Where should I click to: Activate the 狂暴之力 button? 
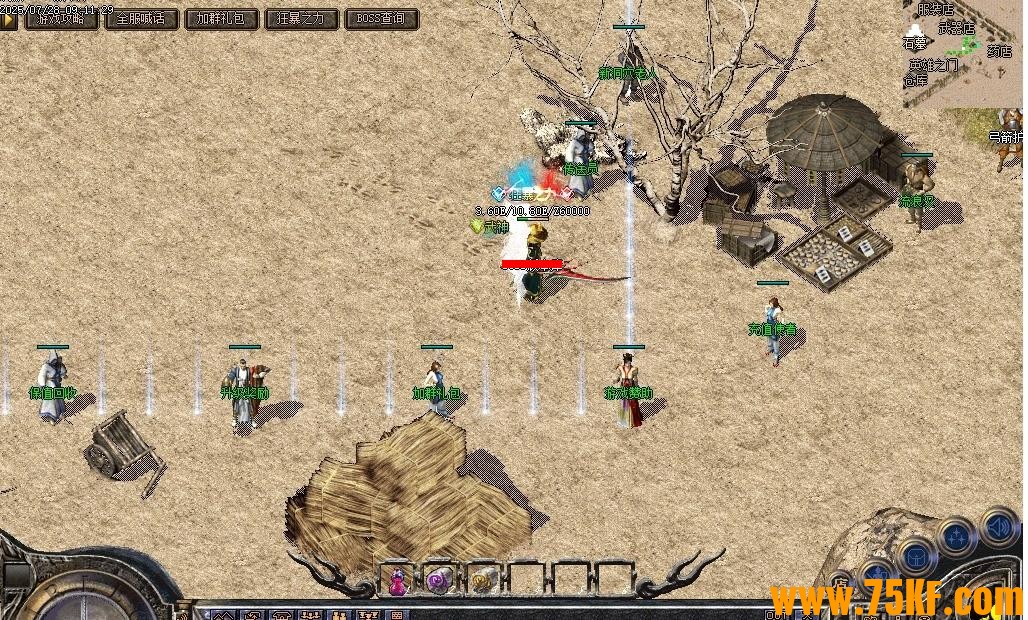[x=301, y=19]
